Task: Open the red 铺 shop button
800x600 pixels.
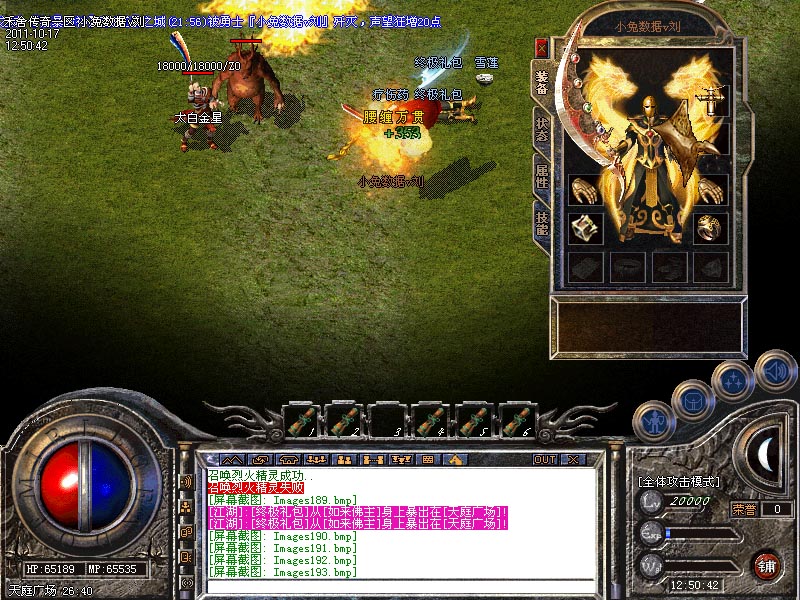Action: pyautogui.click(x=768, y=565)
